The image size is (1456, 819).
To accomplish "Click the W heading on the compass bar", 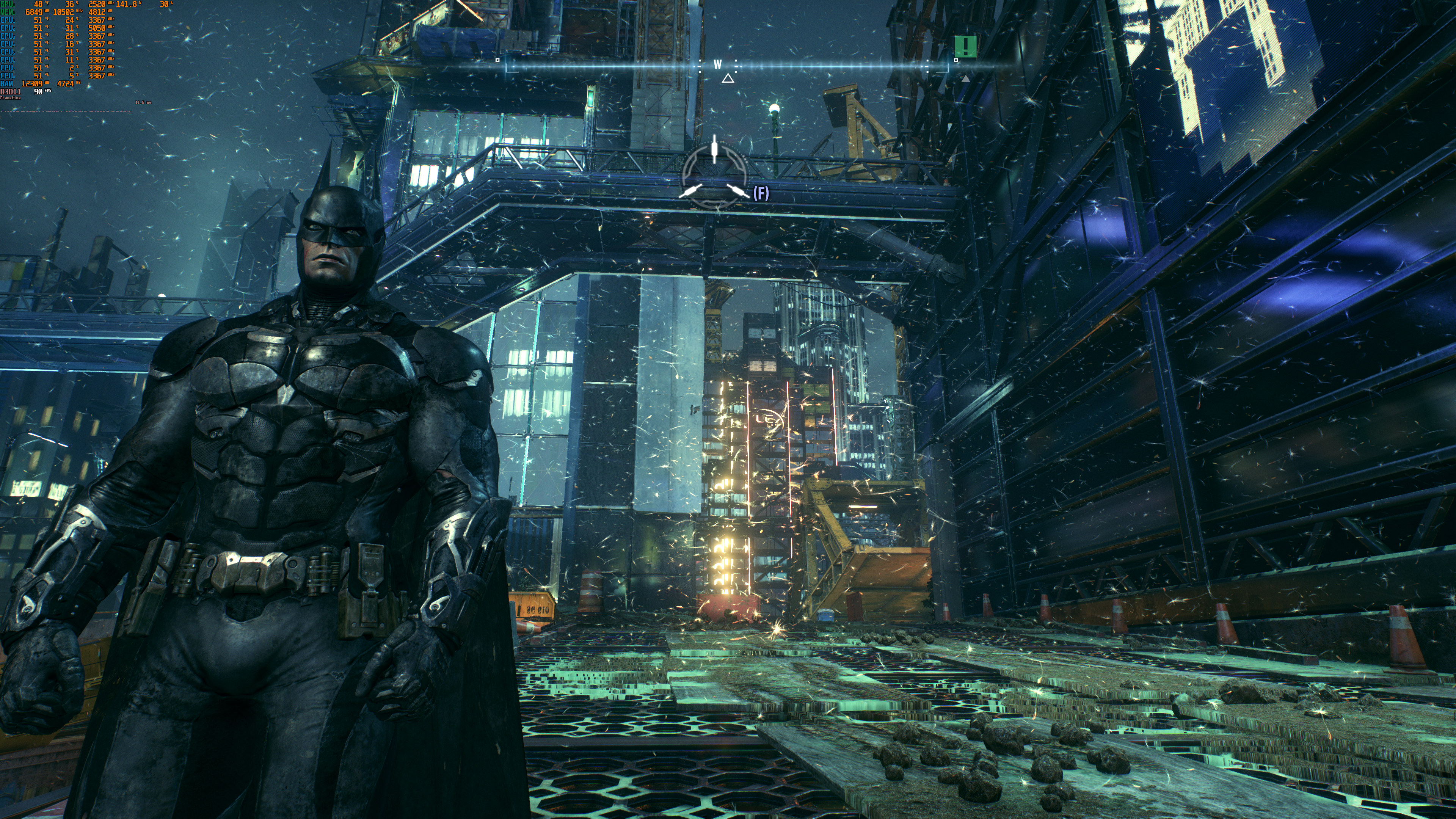I will [717, 64].
